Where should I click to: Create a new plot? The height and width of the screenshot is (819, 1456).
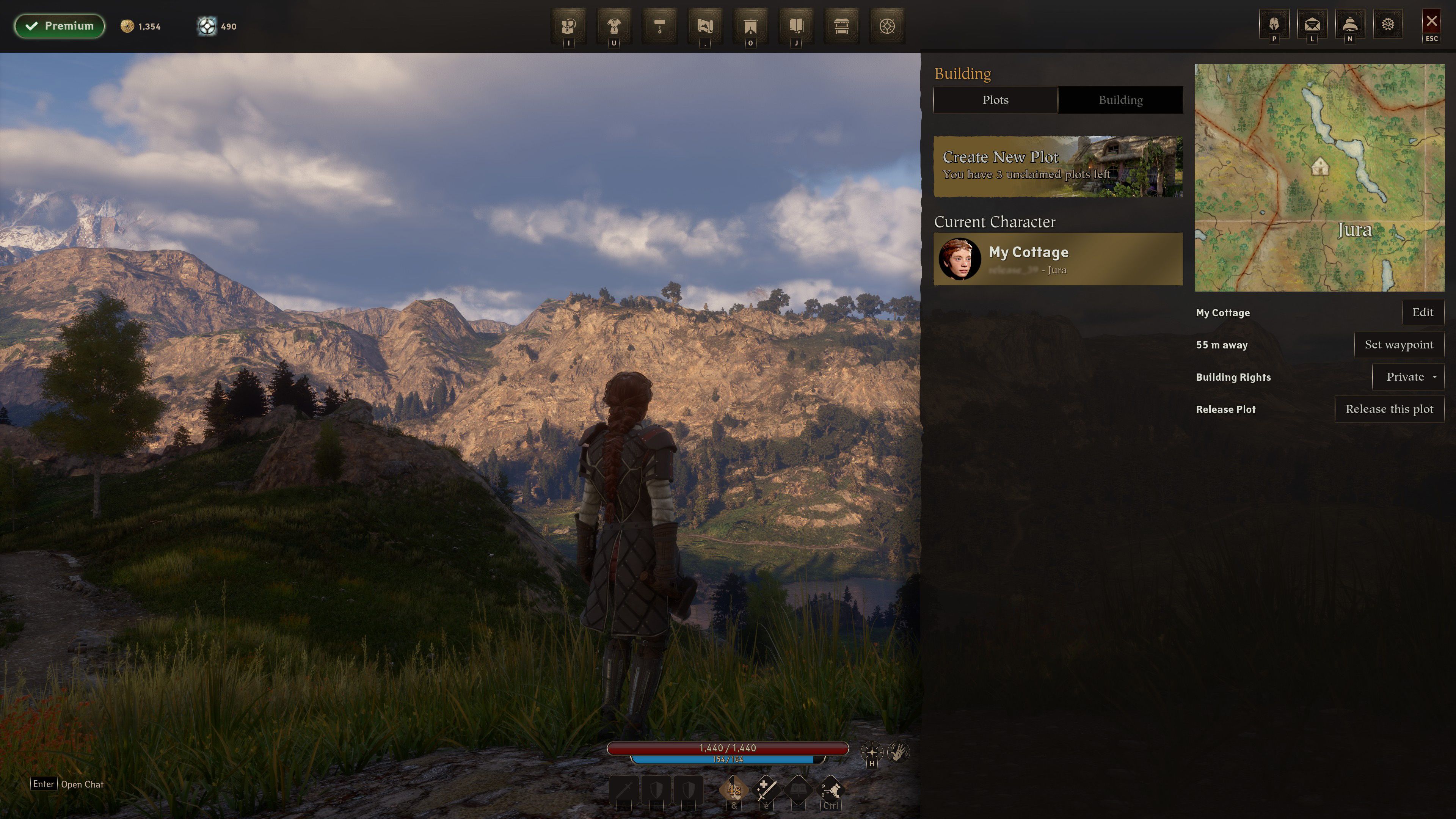coord(1057,166)
